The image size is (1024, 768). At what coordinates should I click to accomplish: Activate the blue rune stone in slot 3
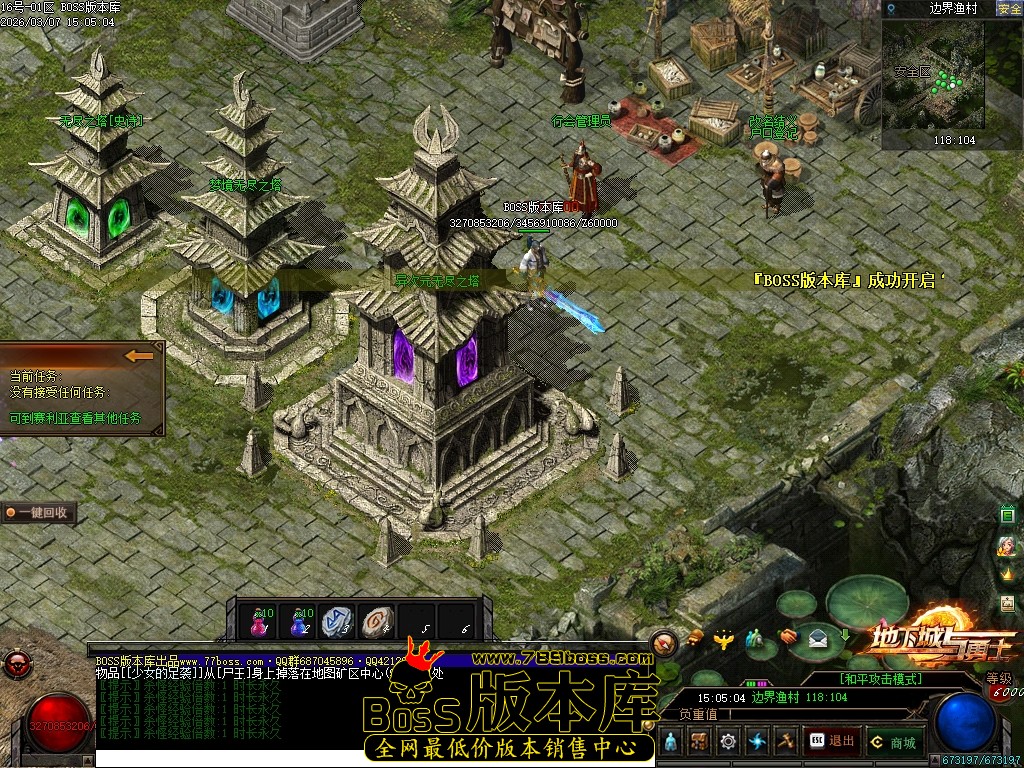click(x=338, y=622)
